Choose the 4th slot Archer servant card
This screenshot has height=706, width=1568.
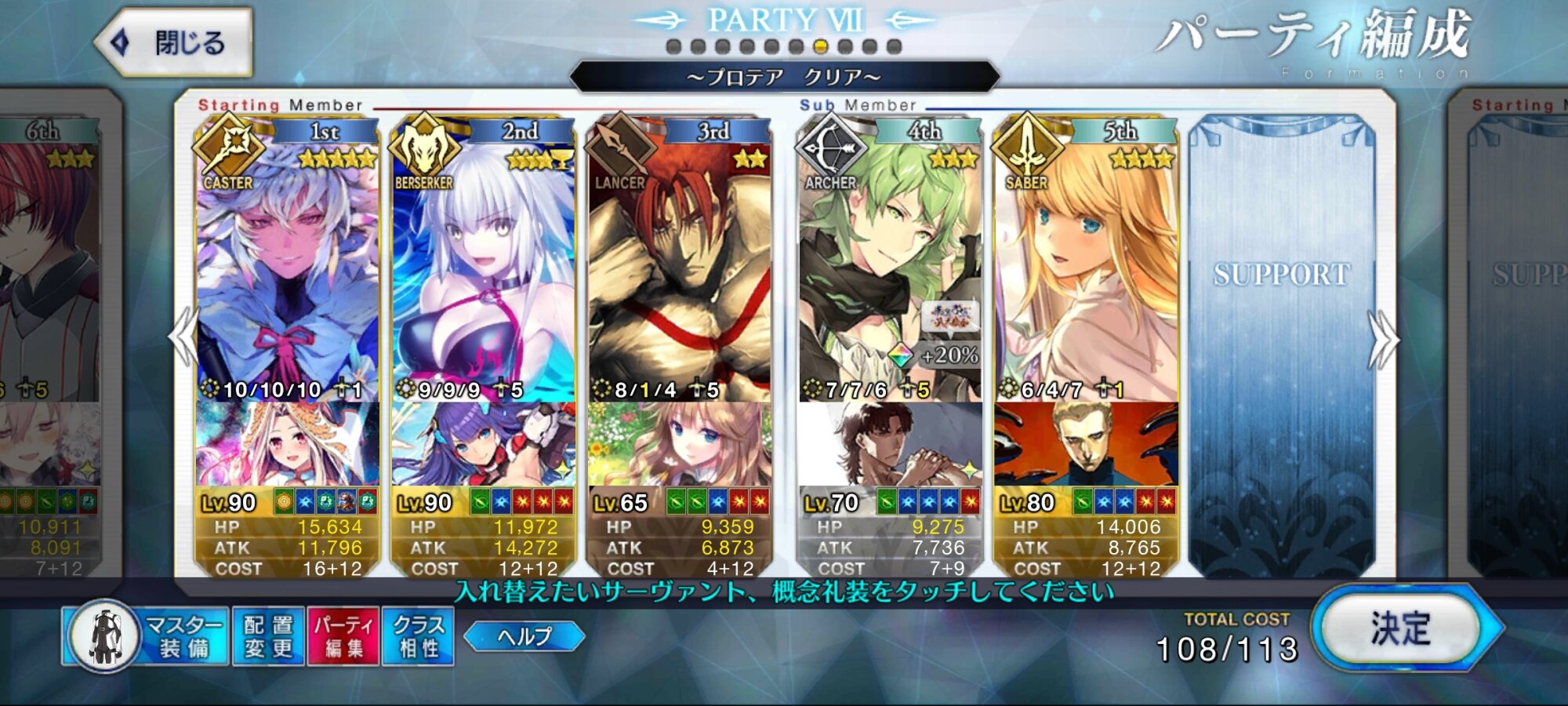pyautogui.click(x=890, y=275)
